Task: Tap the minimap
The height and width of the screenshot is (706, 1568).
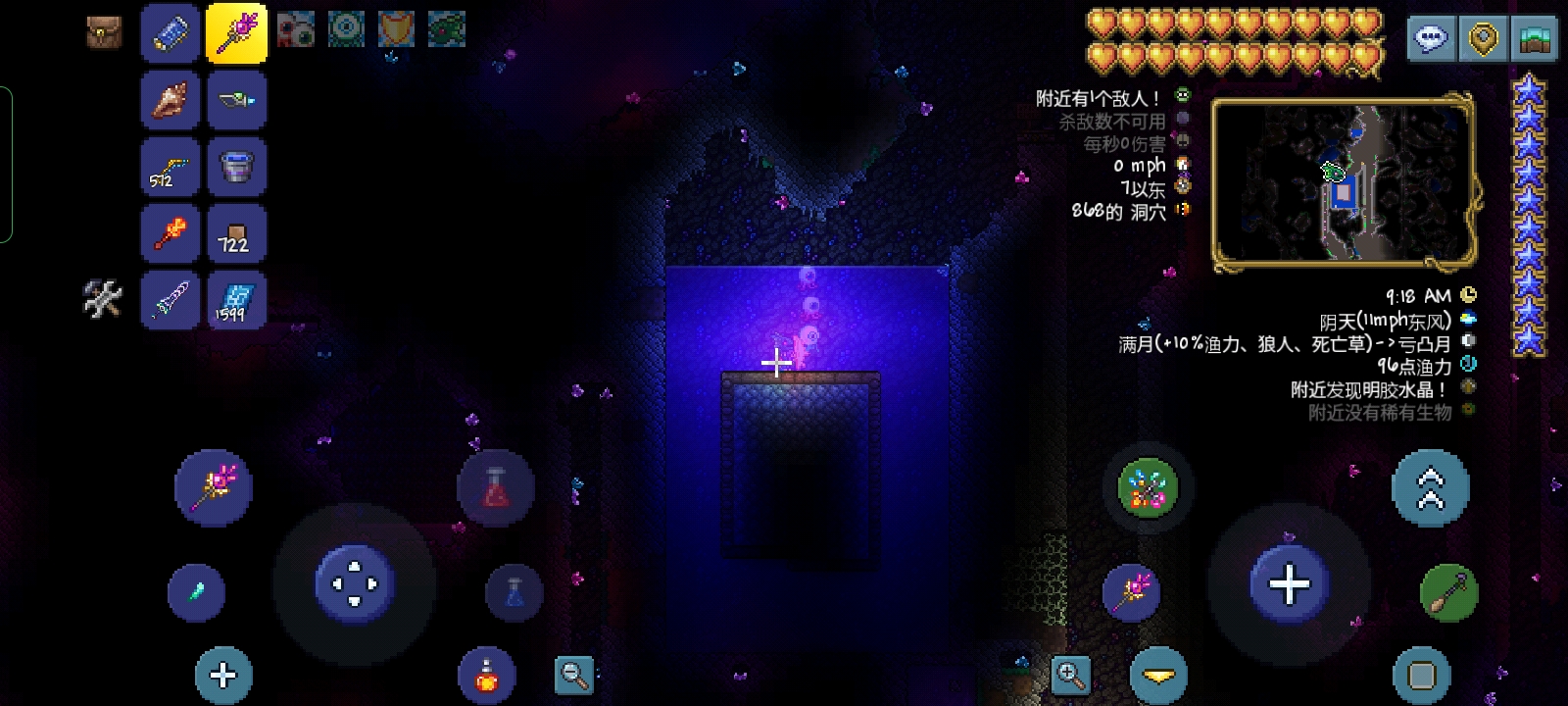Action: [x=1343, y=181]
